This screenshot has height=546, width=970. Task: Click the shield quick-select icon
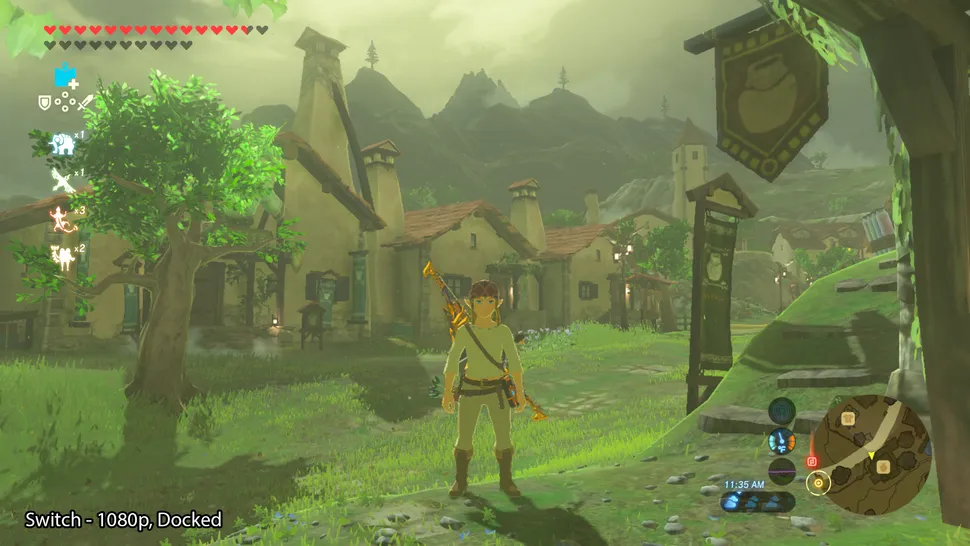[45, 102]
